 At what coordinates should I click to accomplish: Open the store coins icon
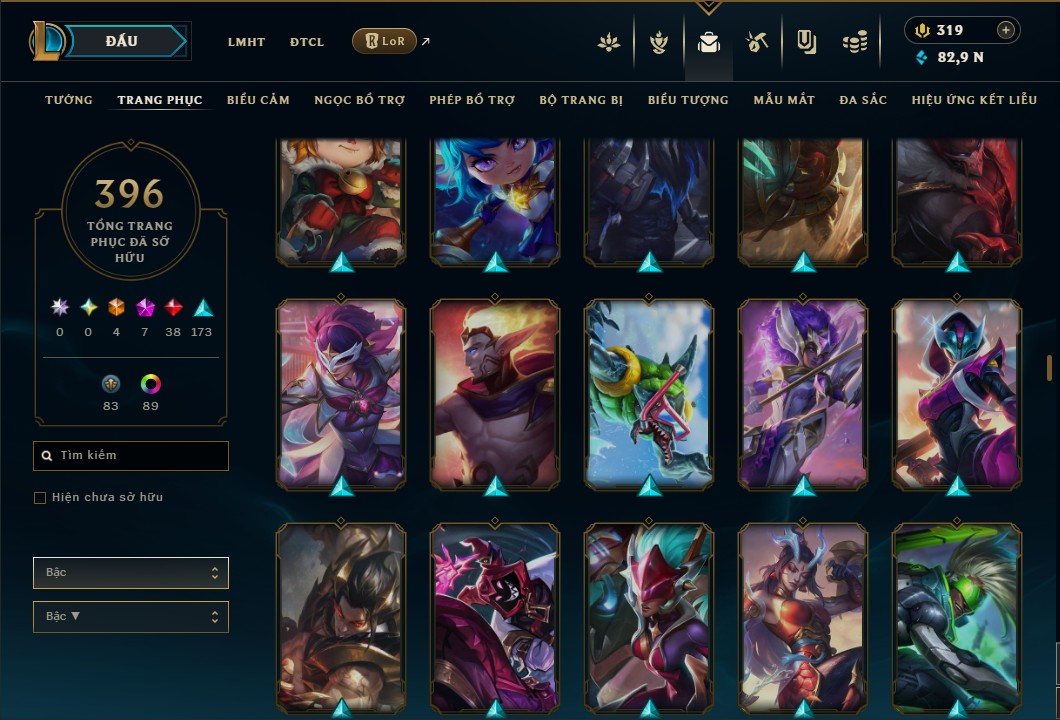[854, 43]
